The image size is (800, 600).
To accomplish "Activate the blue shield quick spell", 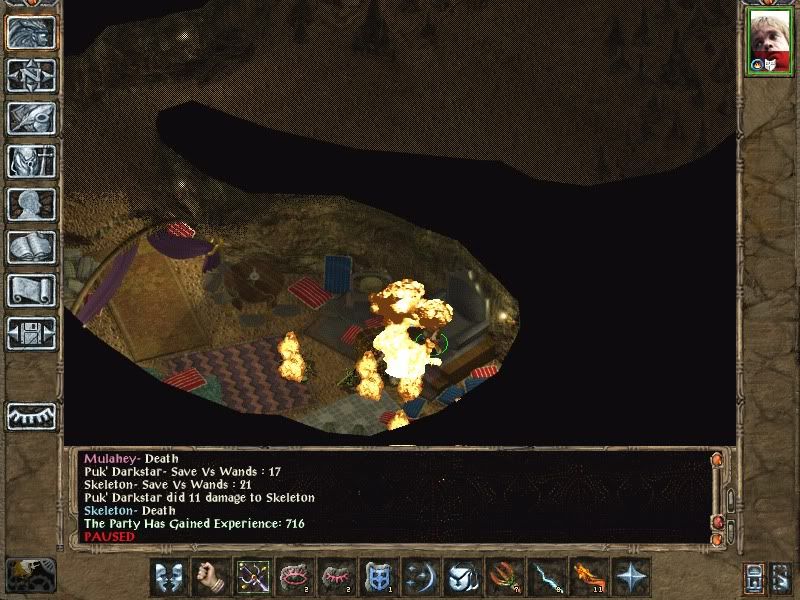I will (x=378, y=577).
